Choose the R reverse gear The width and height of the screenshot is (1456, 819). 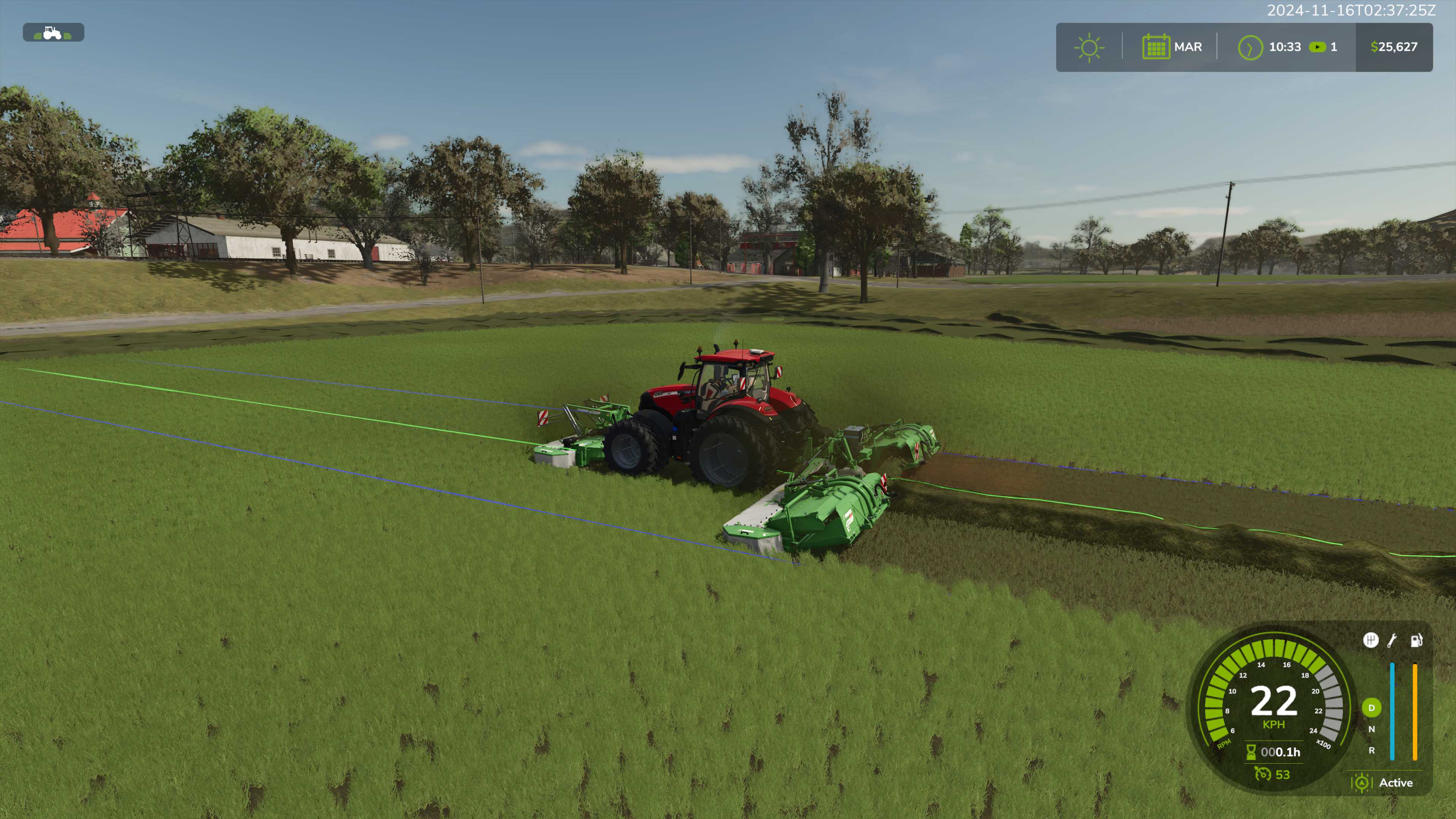click(x=1371, y=751)
